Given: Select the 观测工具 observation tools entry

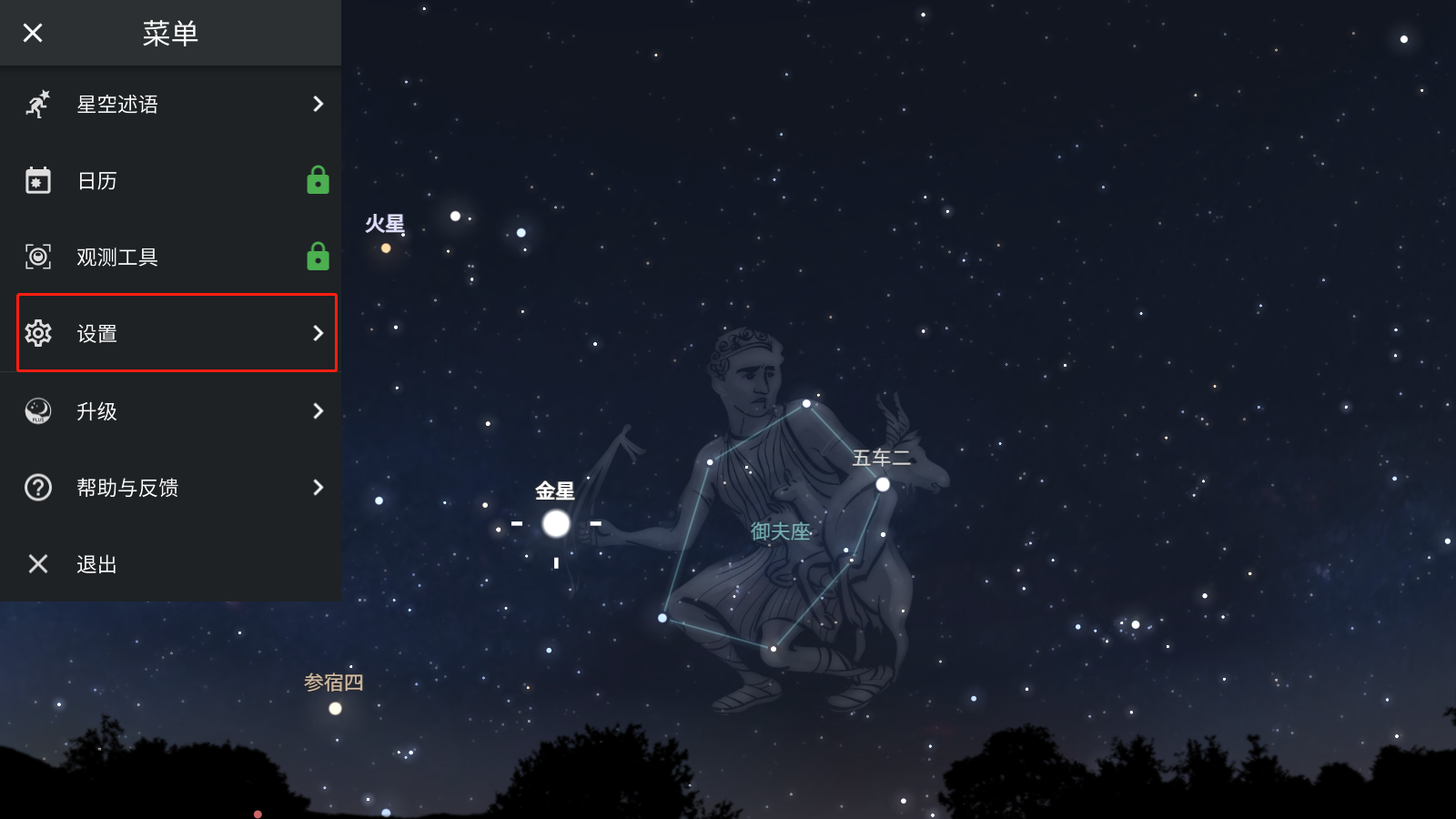Looking at the screenshot, I should [173, 258].
